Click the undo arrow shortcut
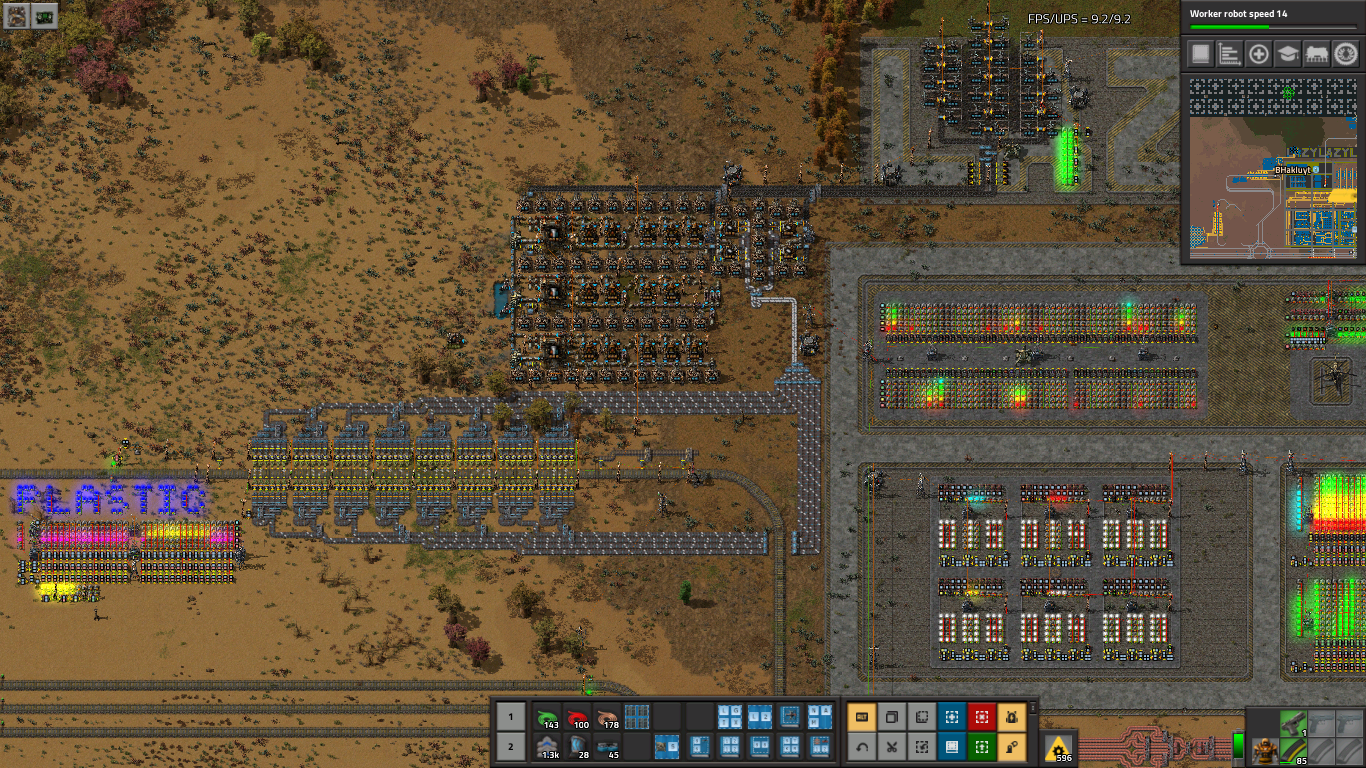The image size is (1366, 768). pyautogui.click(x=861, y=746)
